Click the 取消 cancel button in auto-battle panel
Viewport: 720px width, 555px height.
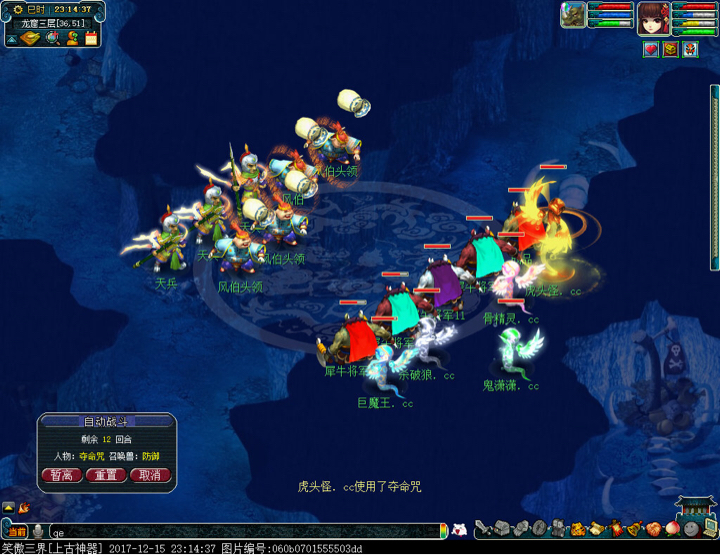point(150,475)
